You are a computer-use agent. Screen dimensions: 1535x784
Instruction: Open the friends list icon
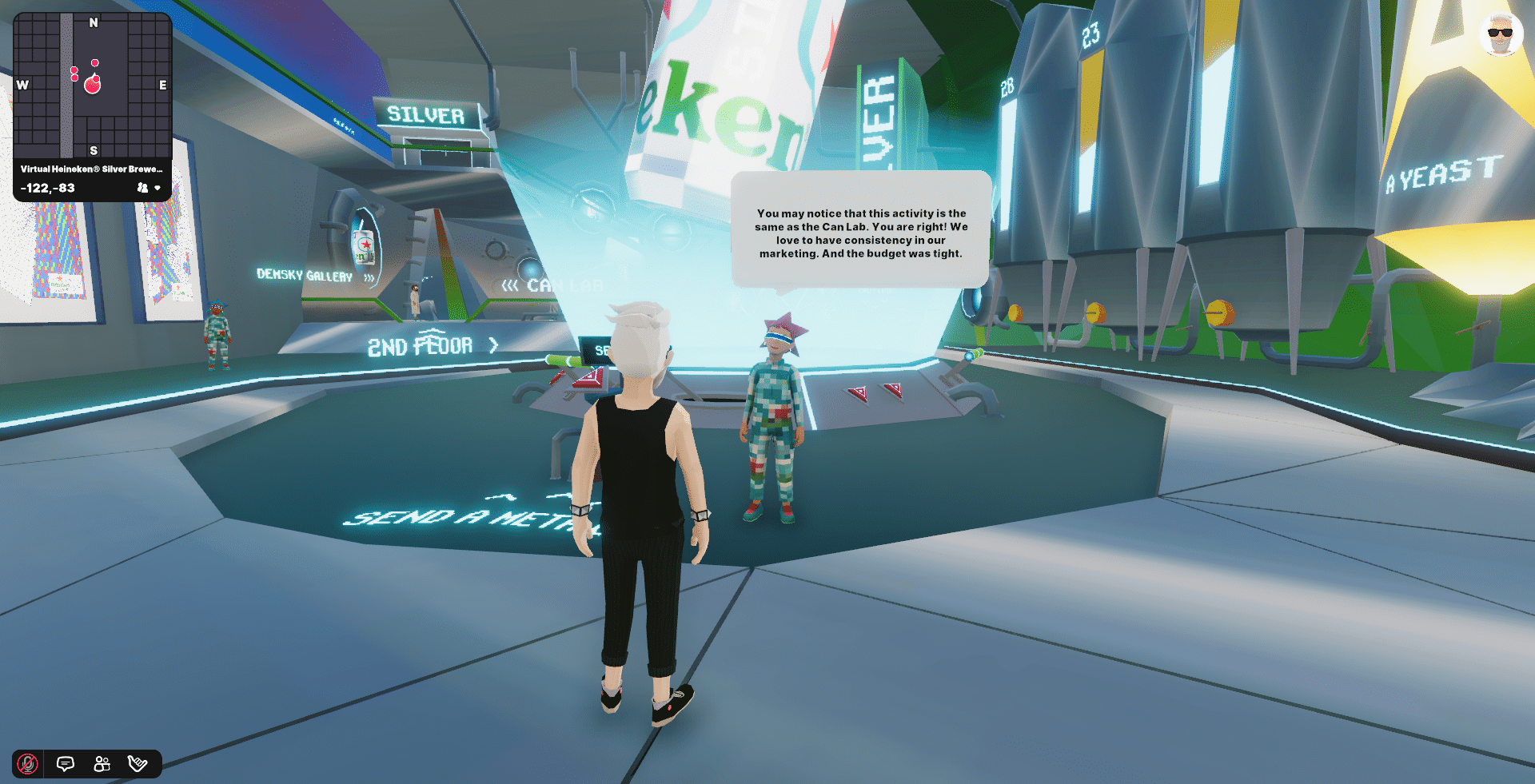click(x=100, y=763)
